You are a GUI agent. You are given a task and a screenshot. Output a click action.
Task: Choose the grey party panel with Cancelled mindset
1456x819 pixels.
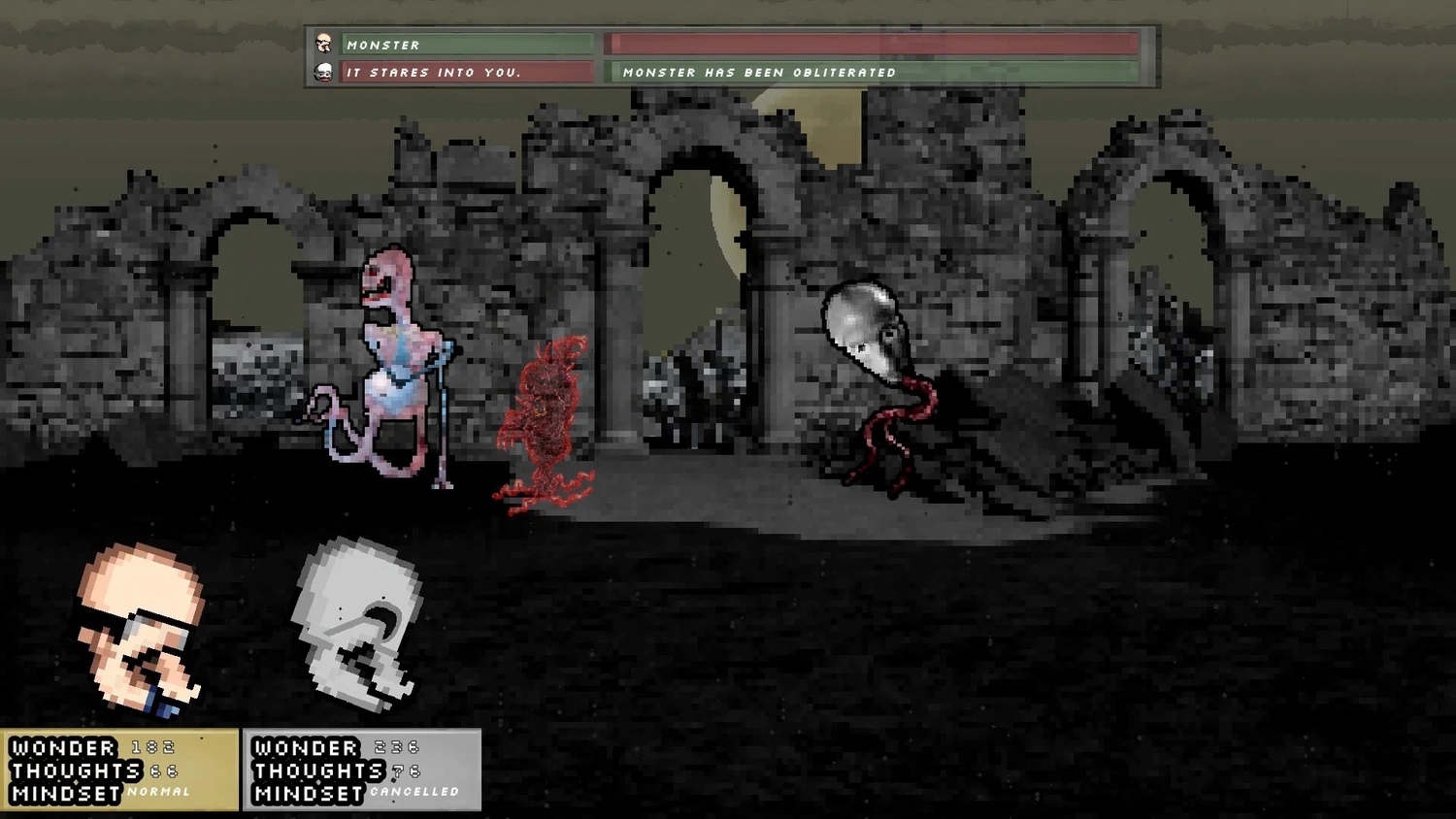(x=362, y=770)
